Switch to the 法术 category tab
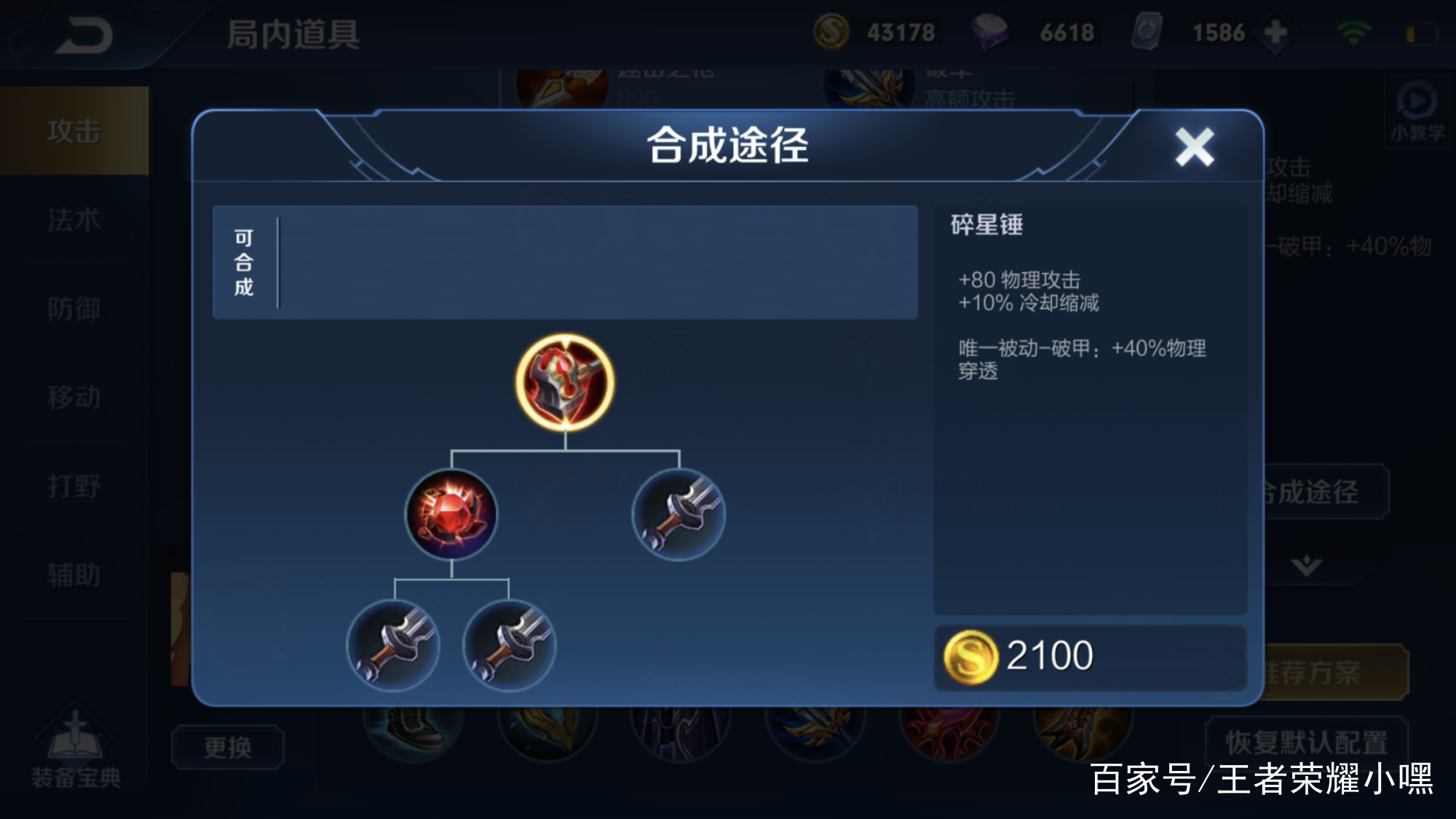 pos(73,218)
